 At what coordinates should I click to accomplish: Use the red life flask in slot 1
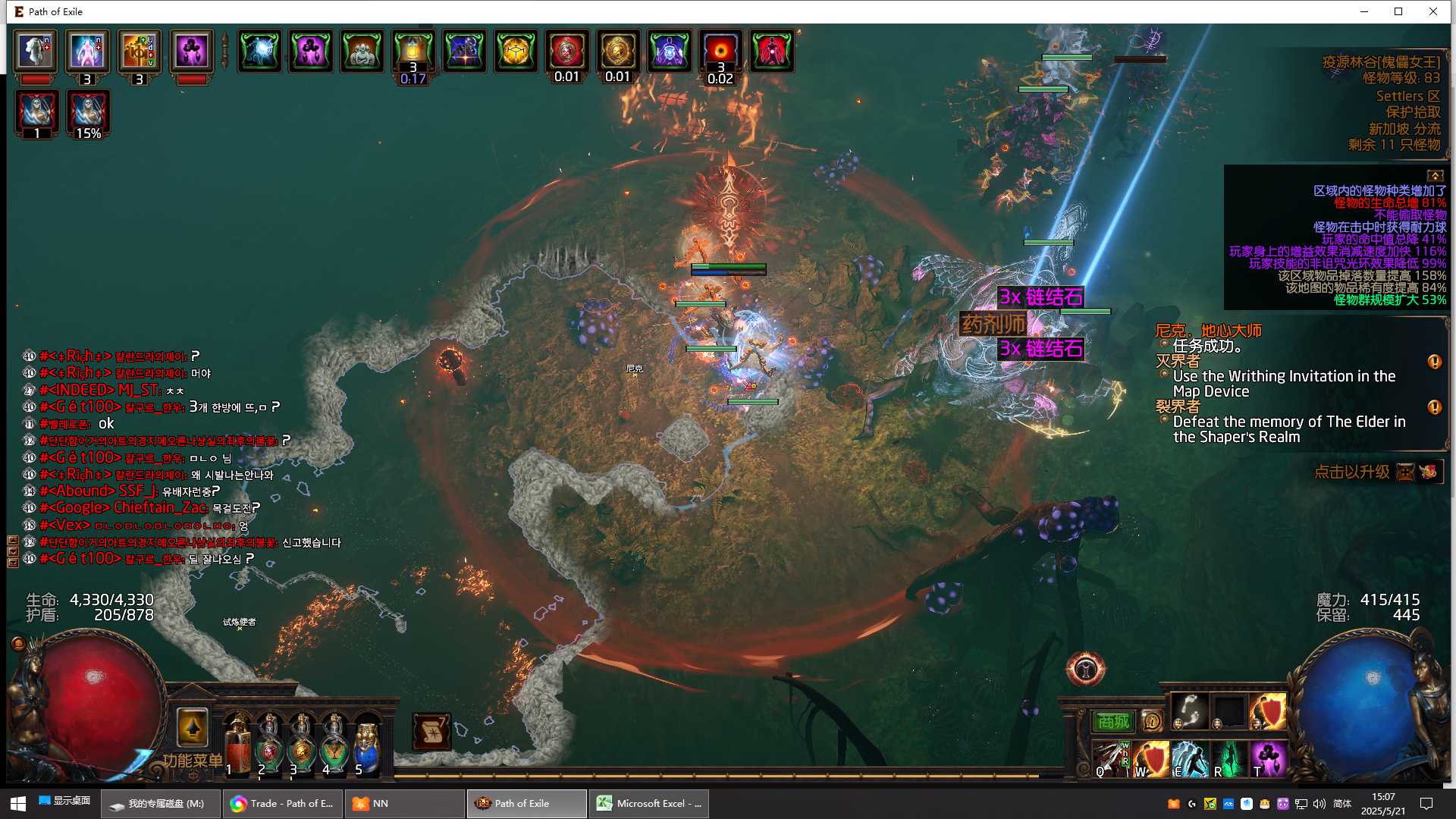pos(238,744)
